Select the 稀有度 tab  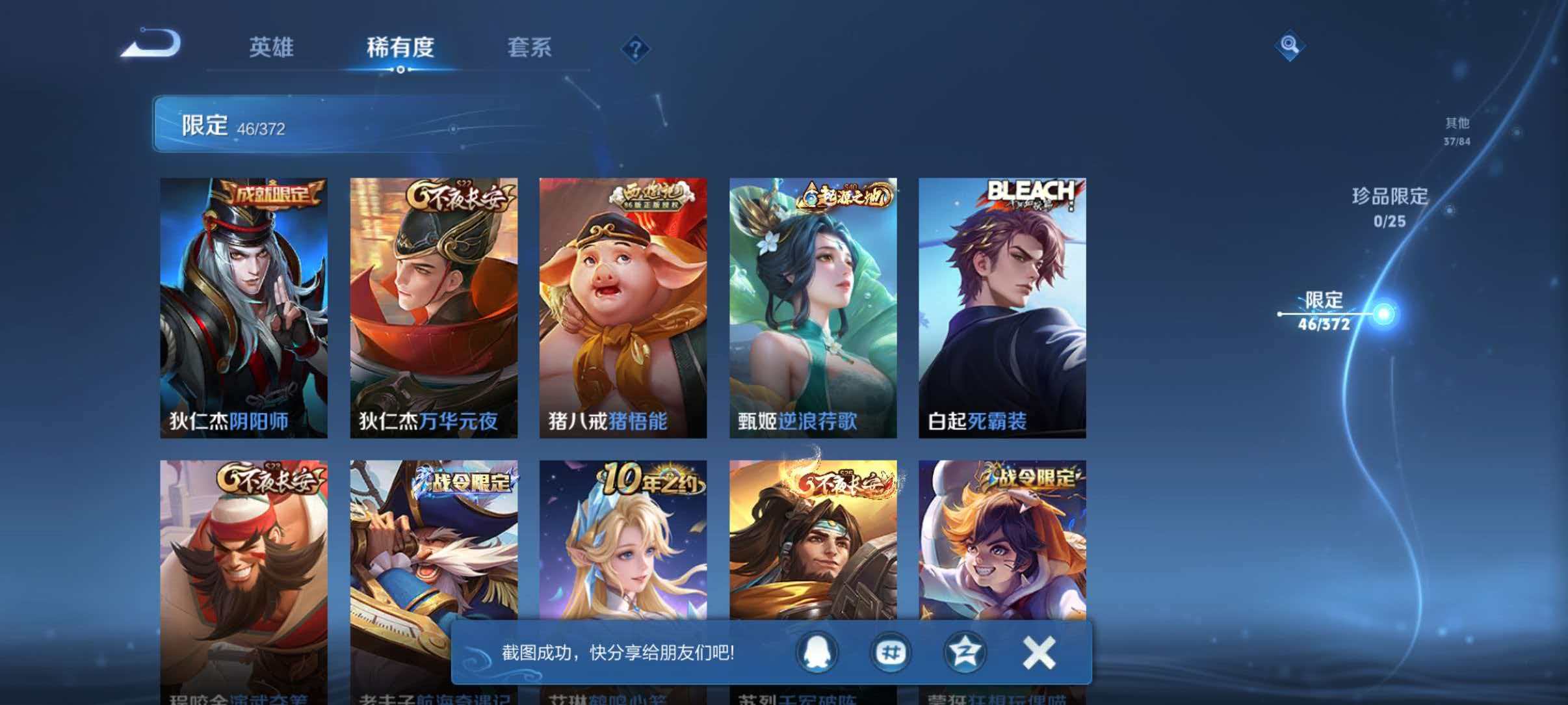401,47
